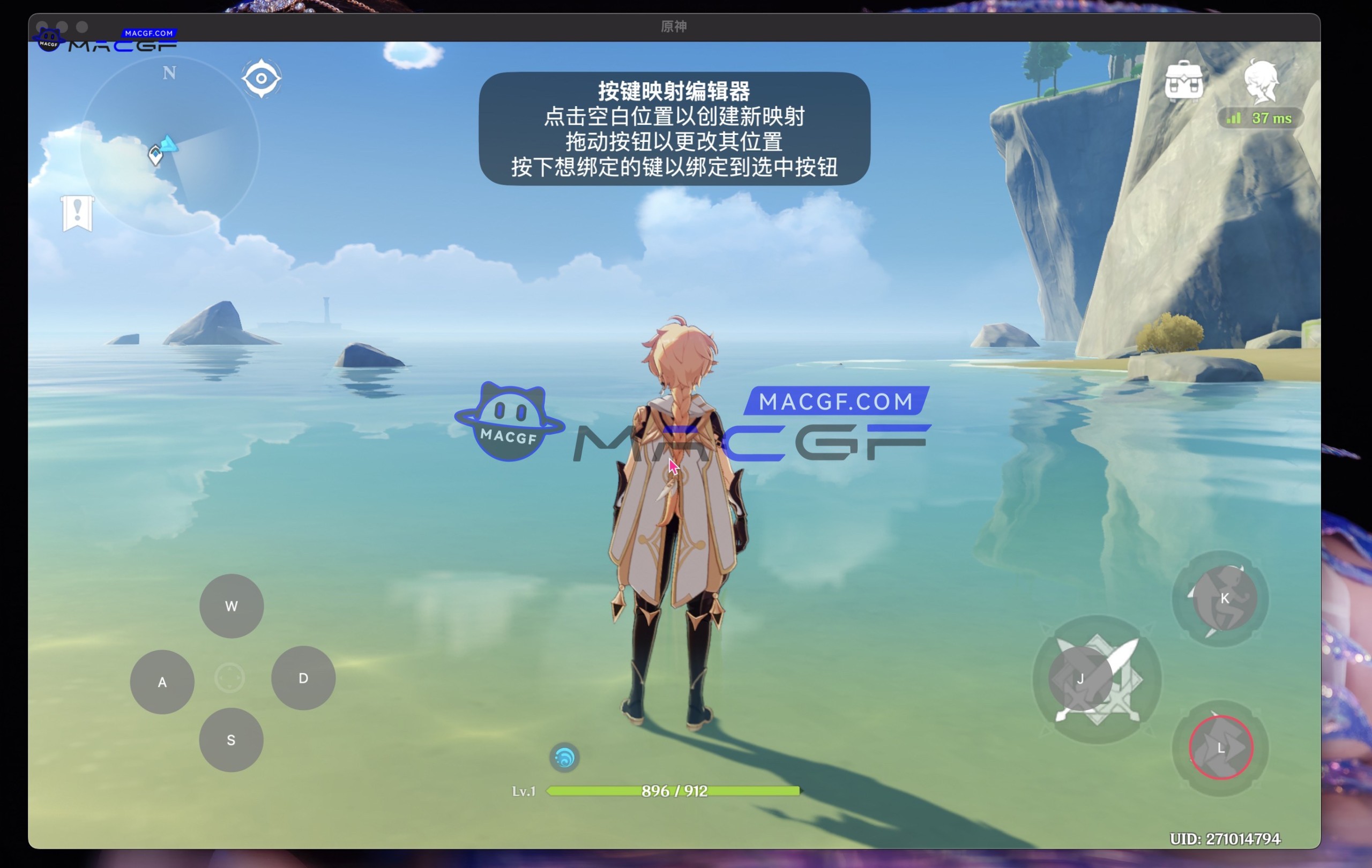Click the K jump key mapping
This screenshot has width=1372, height=868.
point(1225,598)
